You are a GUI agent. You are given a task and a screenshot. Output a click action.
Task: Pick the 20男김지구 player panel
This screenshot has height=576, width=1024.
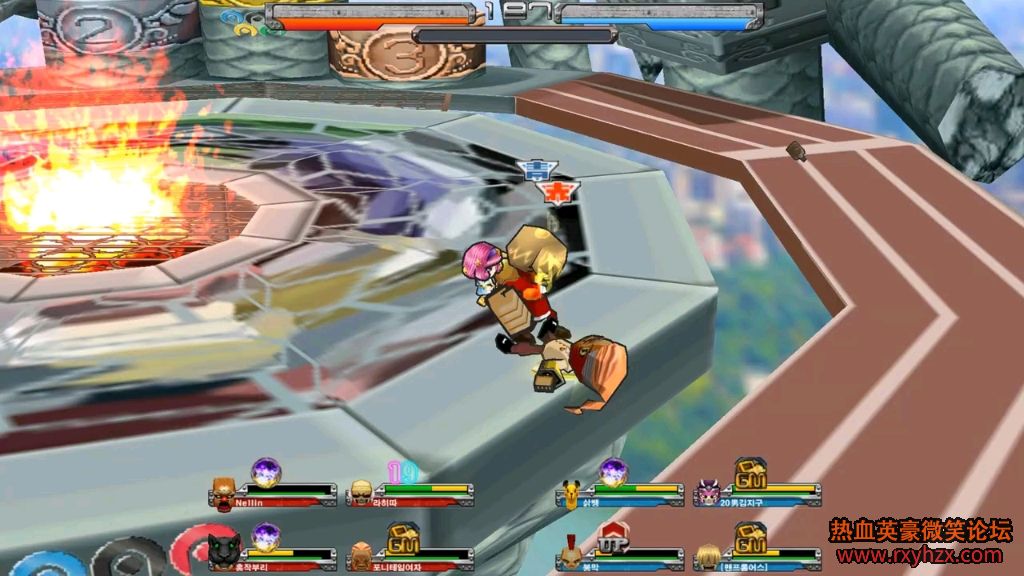tap(758, 492)
